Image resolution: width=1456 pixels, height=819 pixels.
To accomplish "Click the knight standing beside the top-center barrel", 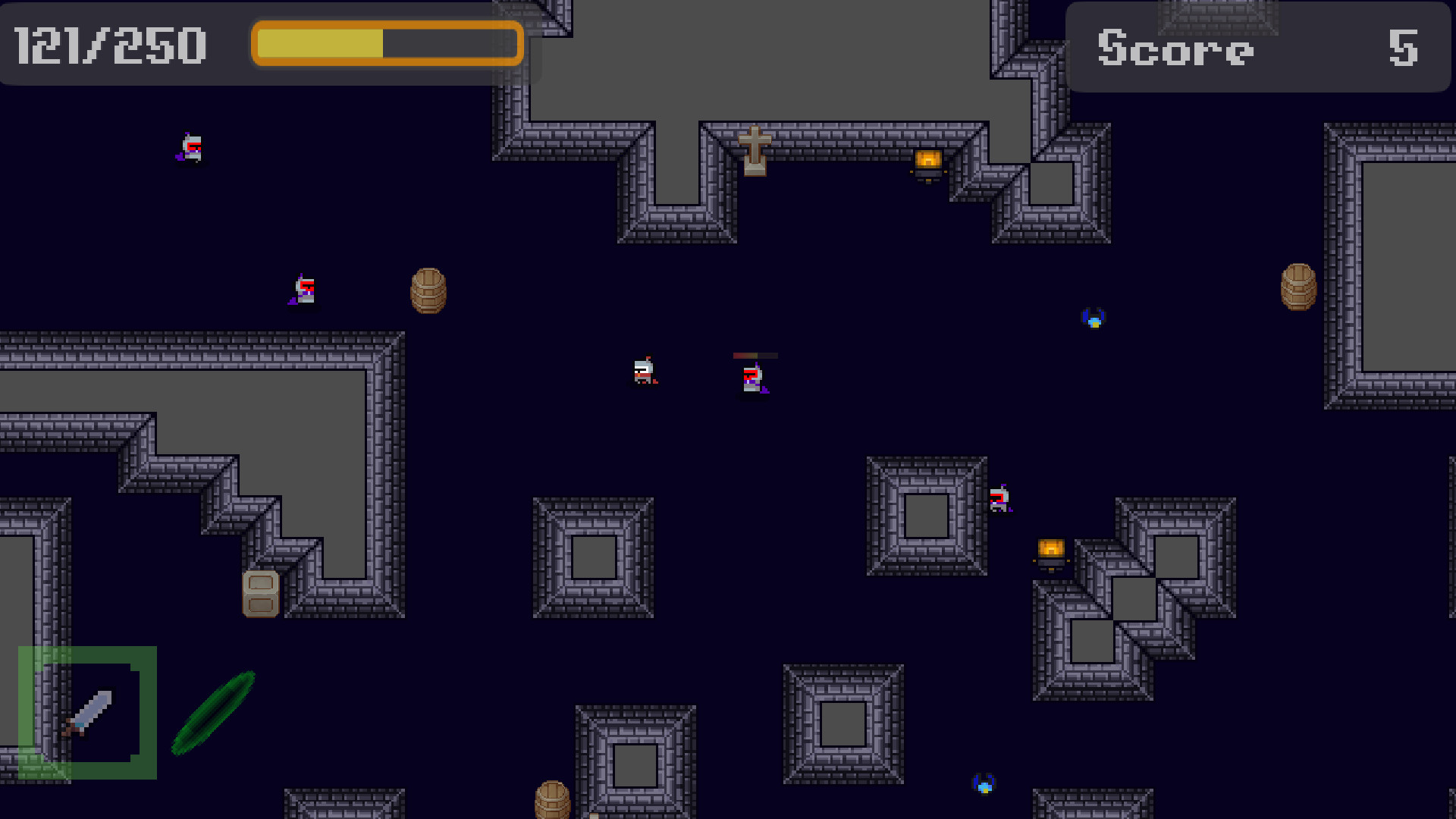I will [303, 292].
